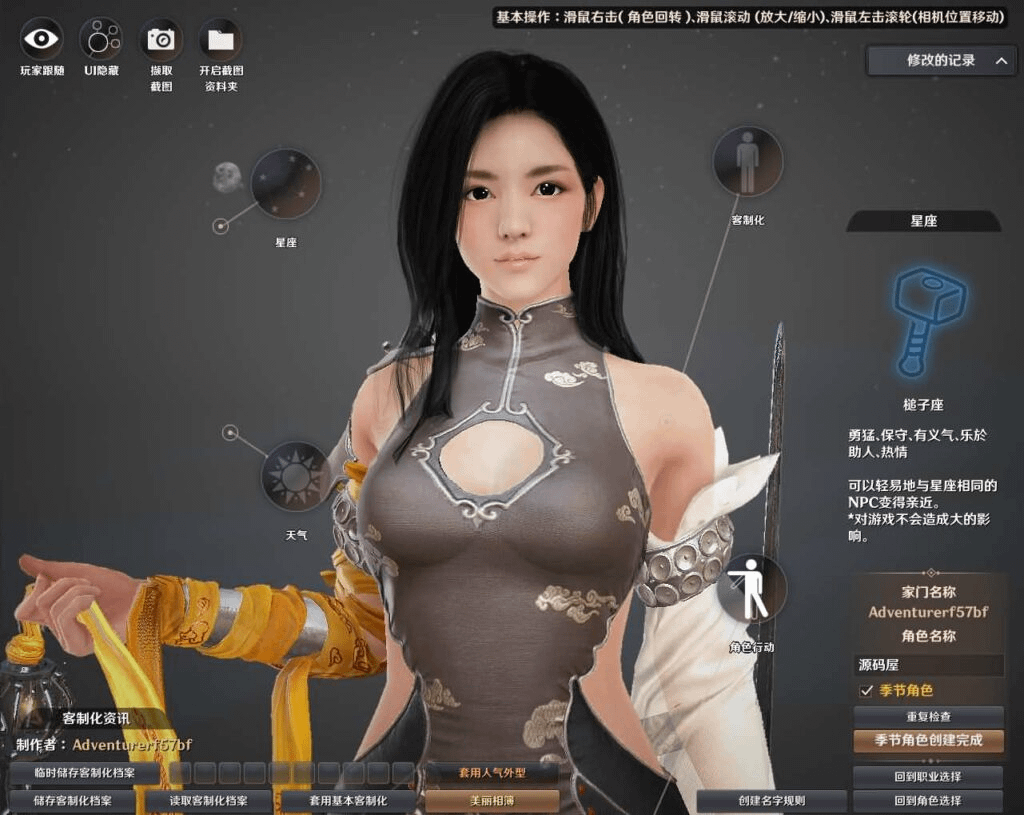Toggle the 玩家跟随 eye icon
Screen dimensions: 1024x815
pyautogui.click(x=41, y=39)
